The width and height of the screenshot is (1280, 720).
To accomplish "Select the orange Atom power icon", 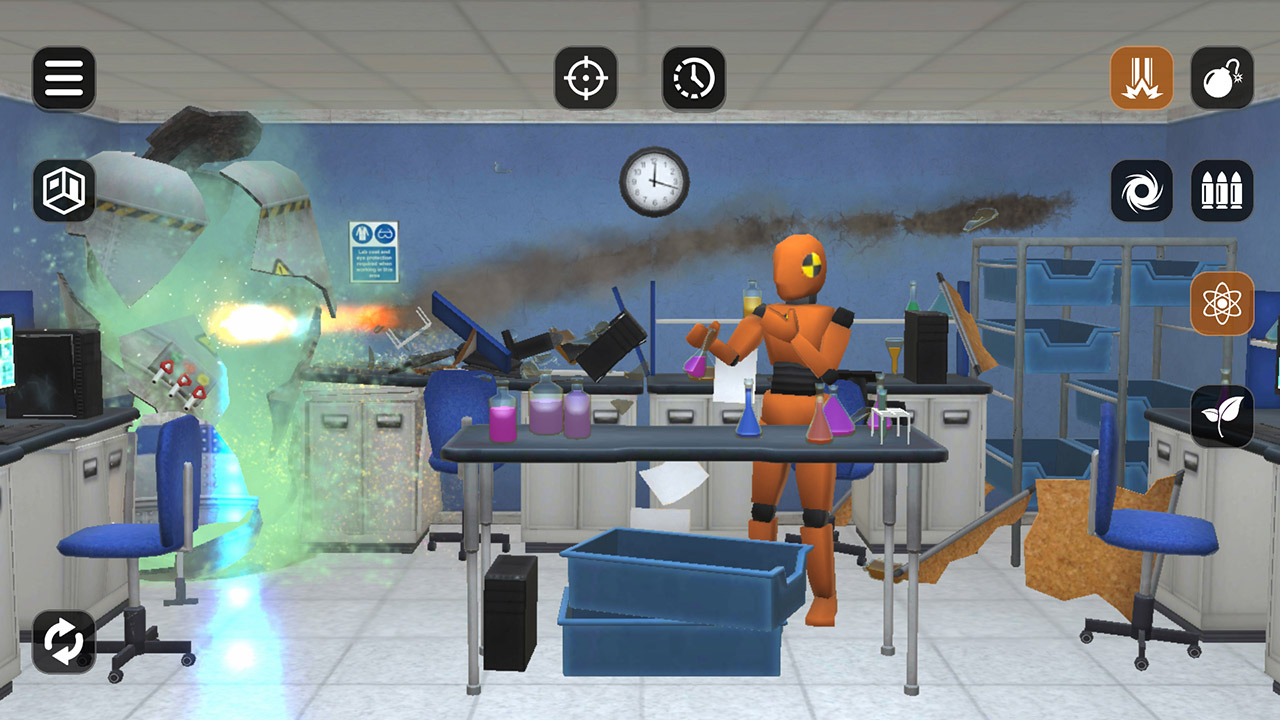I will click(1224, 303).
